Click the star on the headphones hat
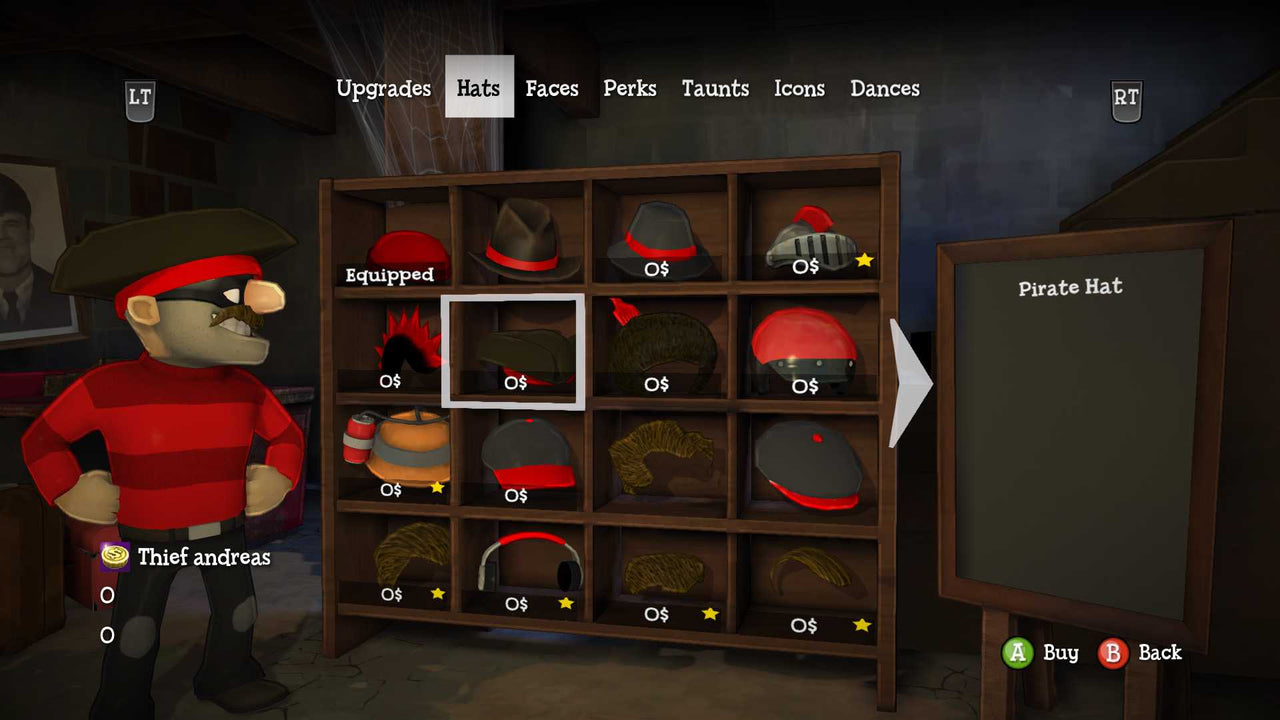Image resolution: width=1280 pixels, height=720 pixels. coord(566,601)
